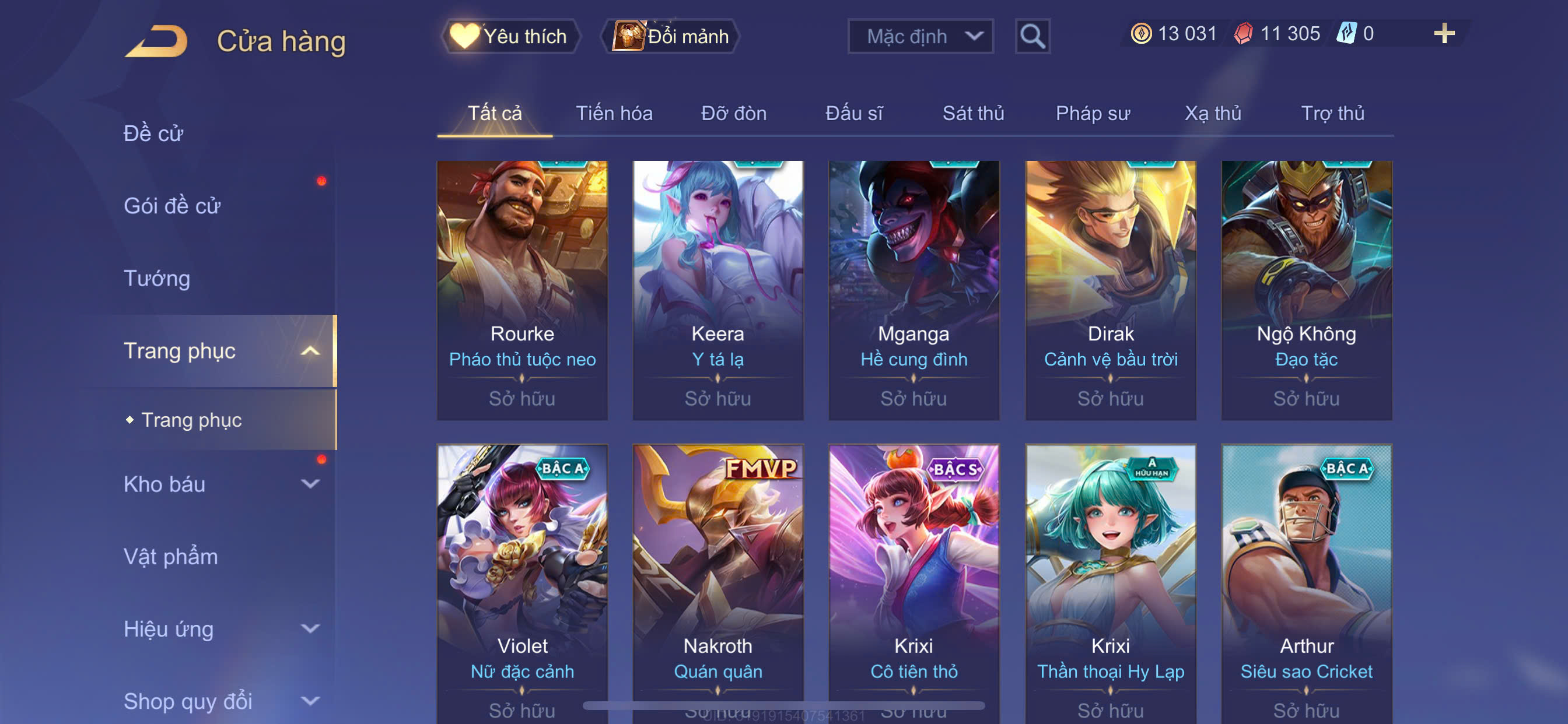Open the Yêu thích favorites list
This screenshot has width=1568, height=724.
coord(509,37)
